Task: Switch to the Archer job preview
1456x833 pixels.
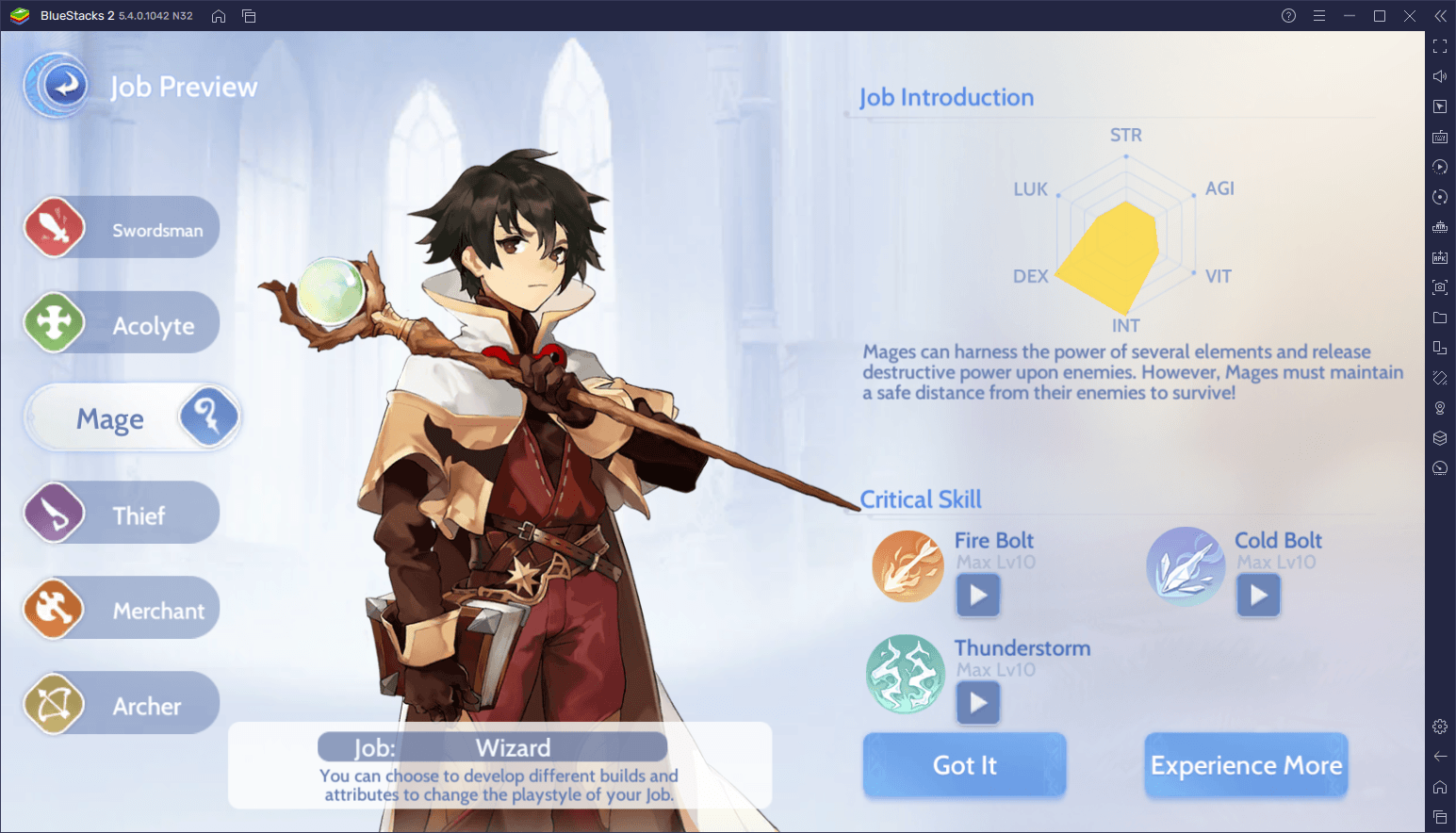Action: [x=121, y=703]
